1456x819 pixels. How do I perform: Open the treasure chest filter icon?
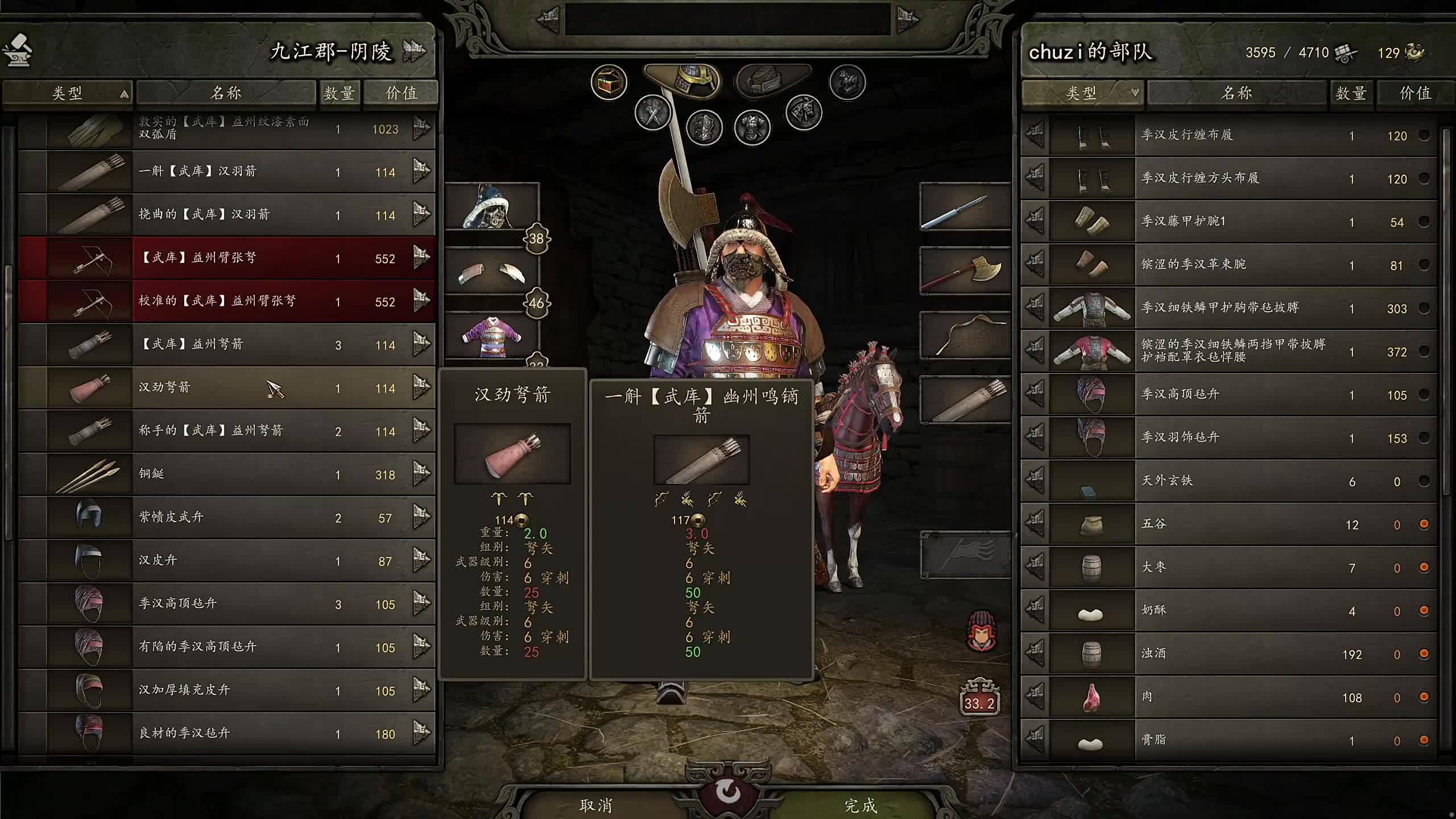(609, 83)
